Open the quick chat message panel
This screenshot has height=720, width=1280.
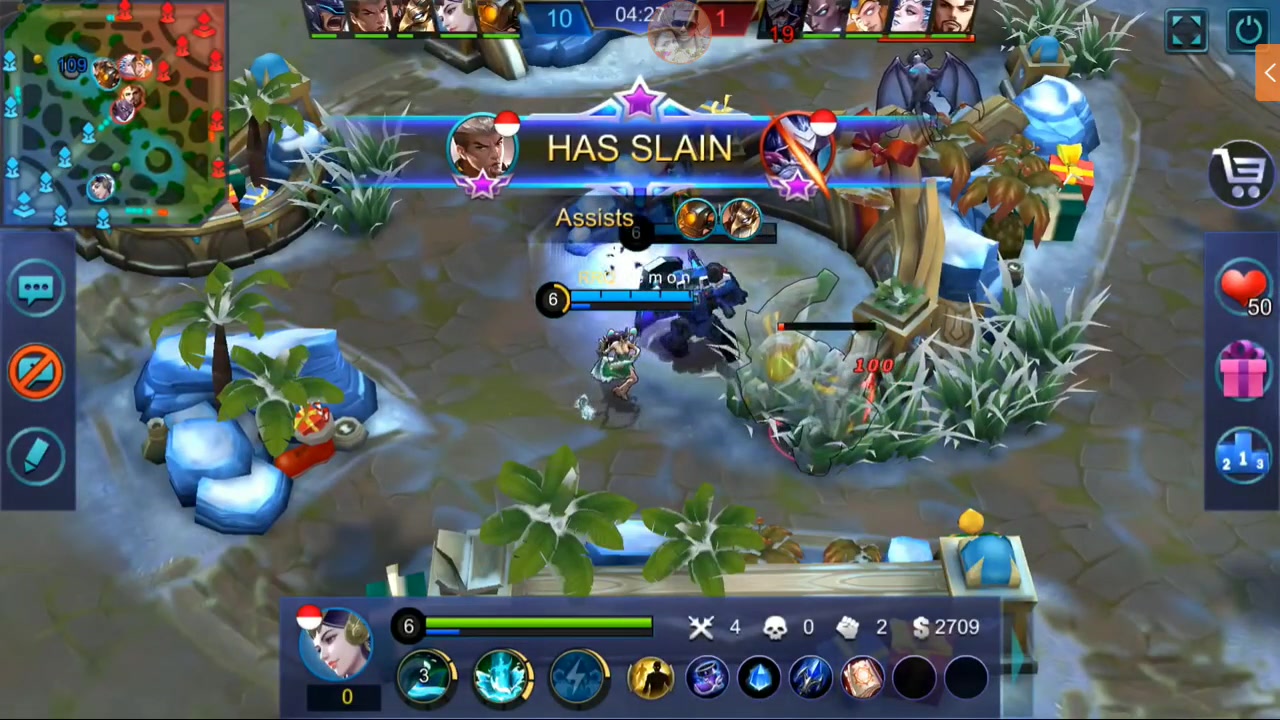click(x=36, y=287)
